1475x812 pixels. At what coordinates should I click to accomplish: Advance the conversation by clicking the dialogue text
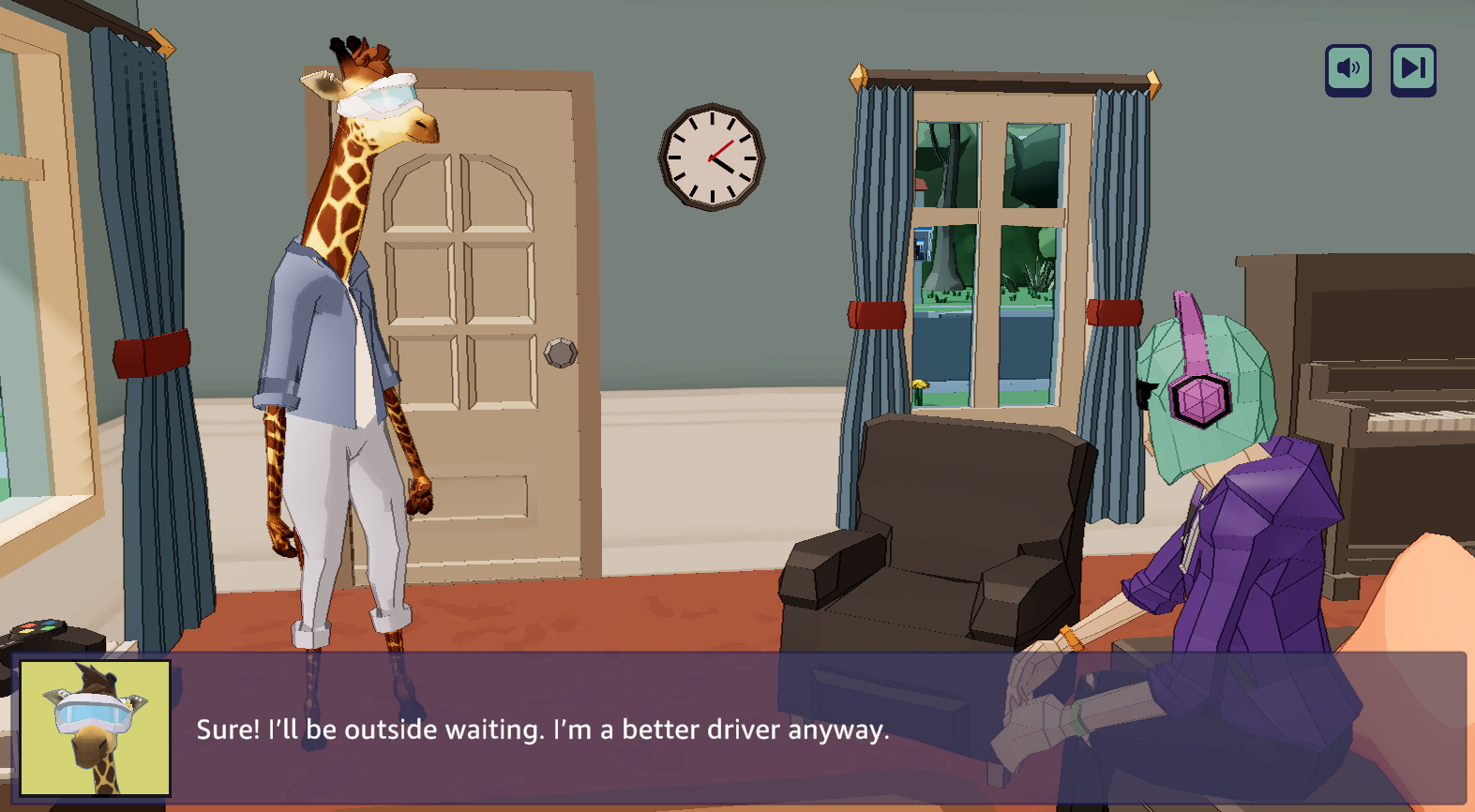pyautogui.click(x=541, y=730)
